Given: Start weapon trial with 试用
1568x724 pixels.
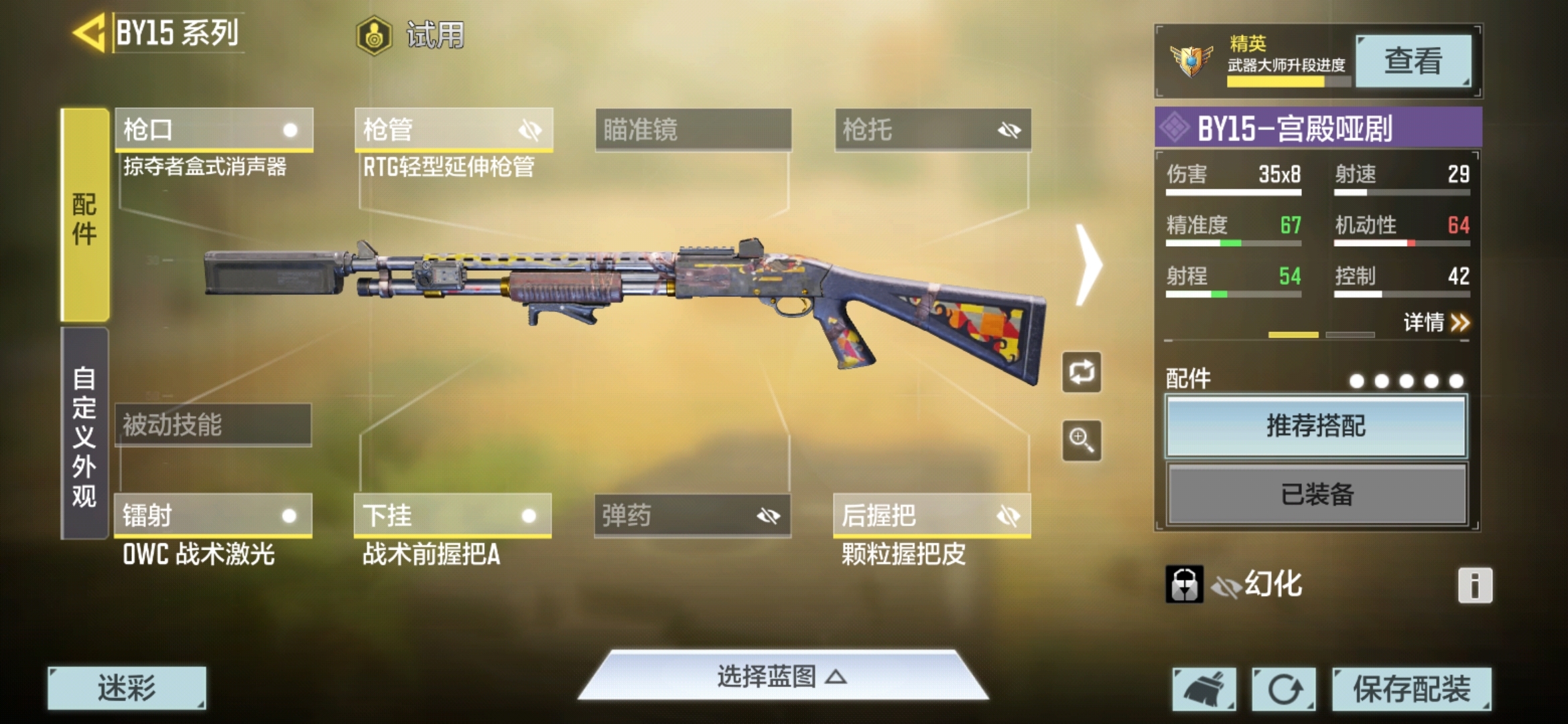Looking at the screenshot, I should point(410,35).
